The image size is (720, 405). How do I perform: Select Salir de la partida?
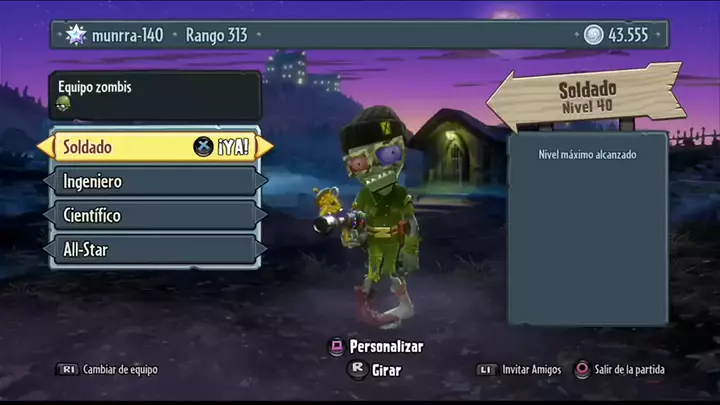click(x=619, y=369)
